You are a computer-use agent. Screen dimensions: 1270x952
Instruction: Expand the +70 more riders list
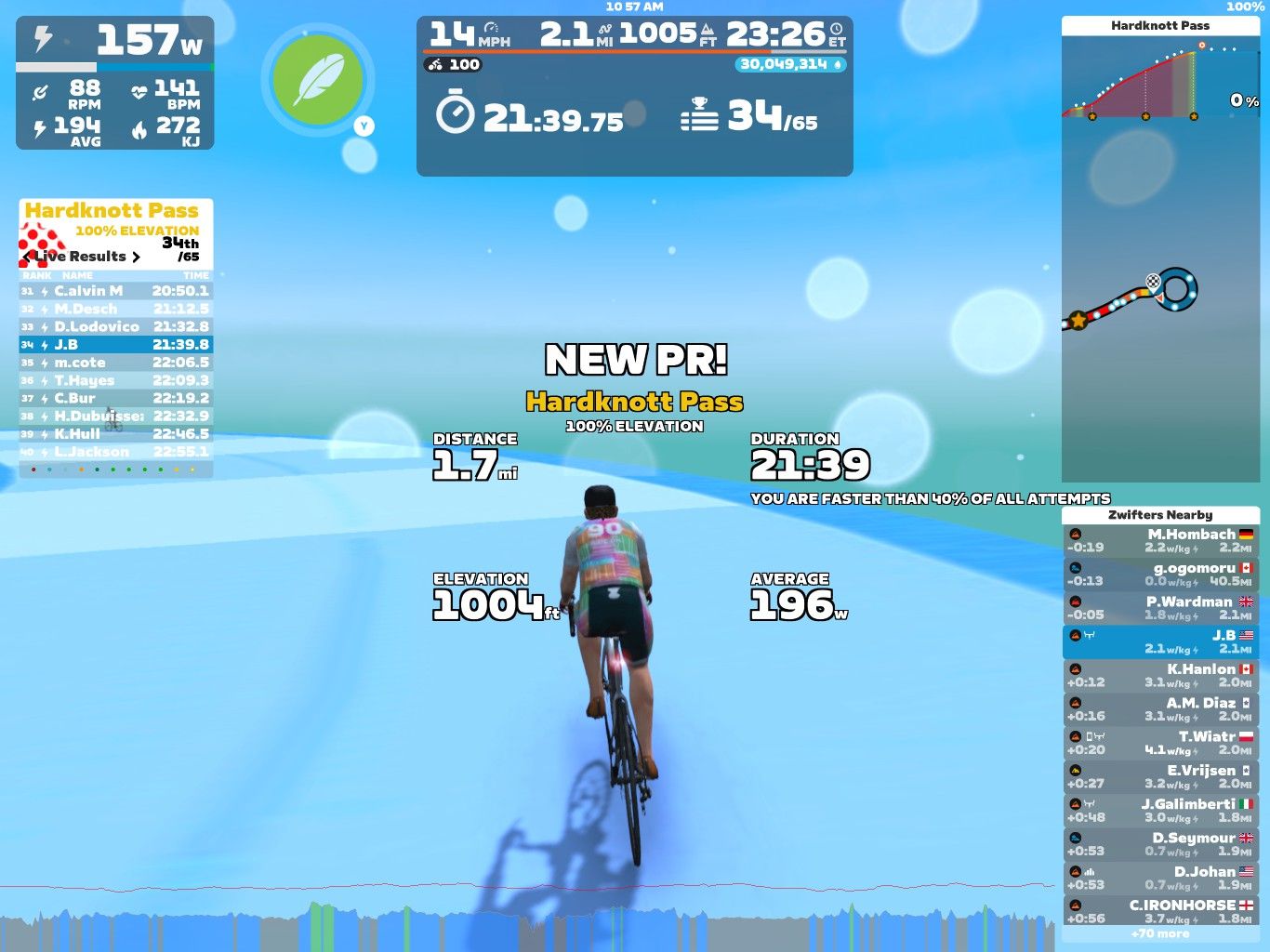[1160, 933]
